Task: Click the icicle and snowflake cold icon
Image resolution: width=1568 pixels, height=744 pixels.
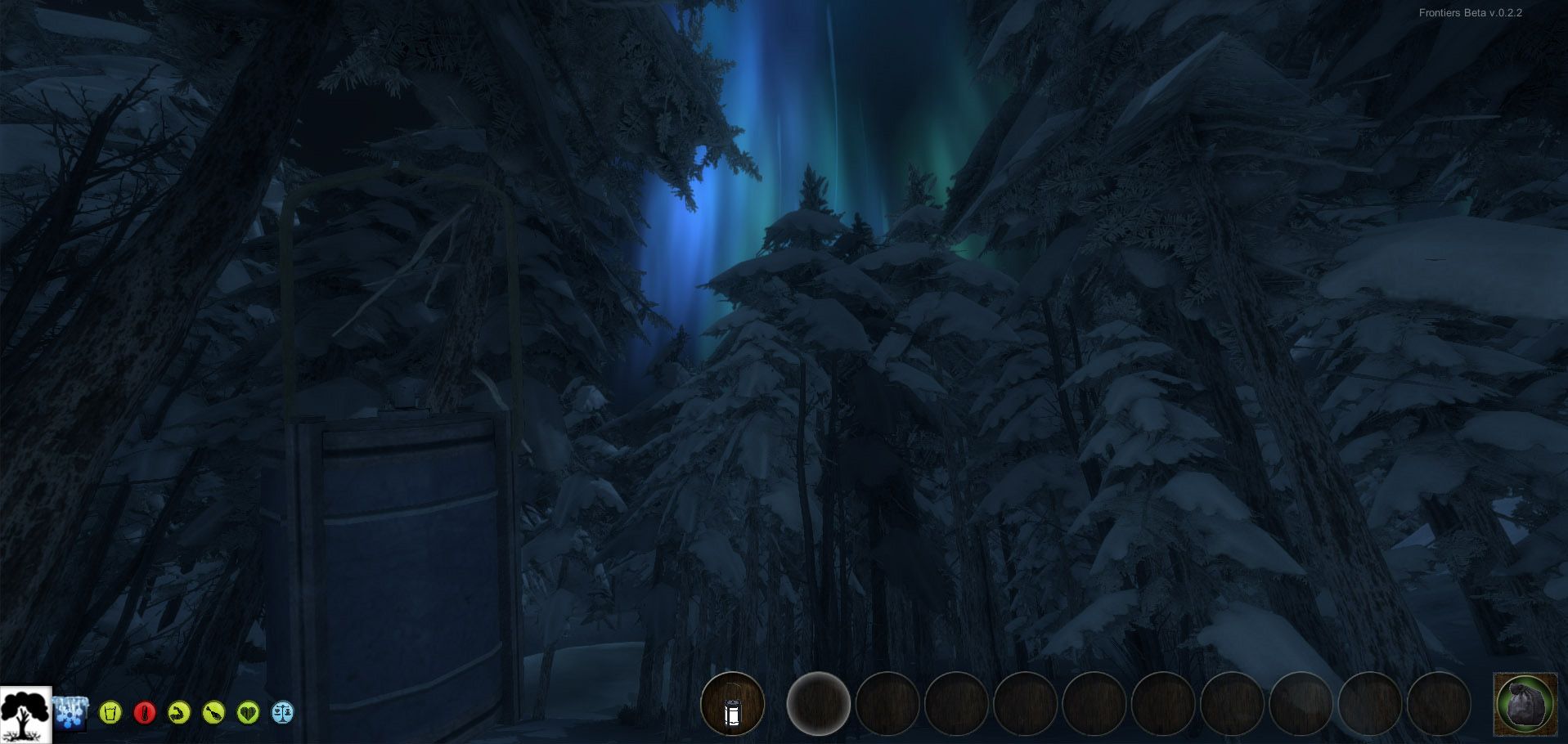Action: click(x=71, y=712)
